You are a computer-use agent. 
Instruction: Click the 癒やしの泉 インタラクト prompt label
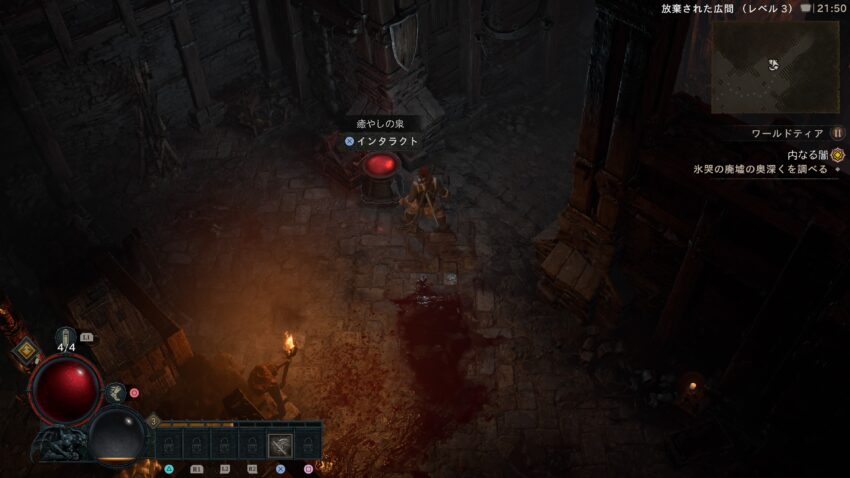[x=382, y=141]
